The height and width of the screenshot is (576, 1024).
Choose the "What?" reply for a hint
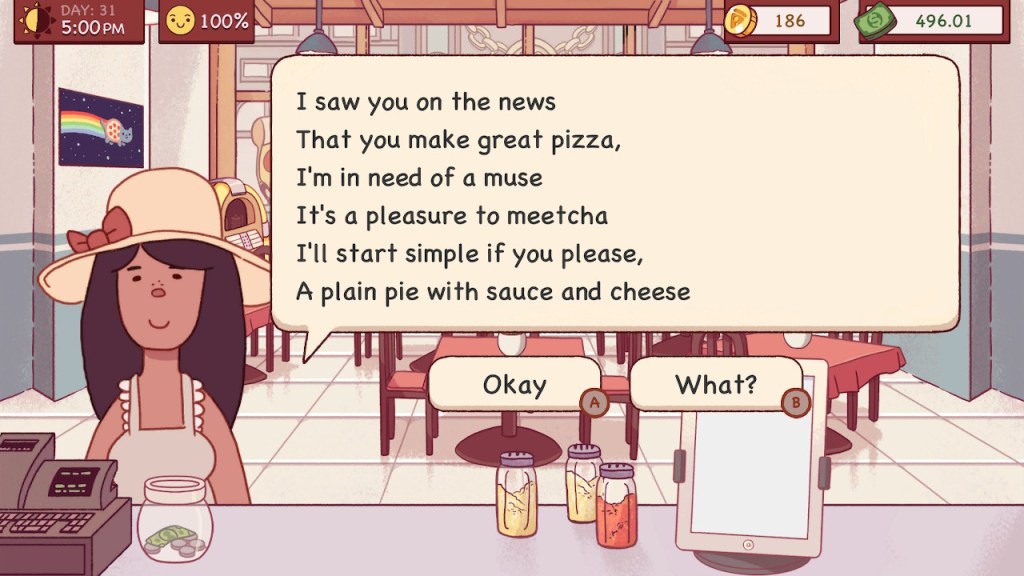tap(716, 384)
